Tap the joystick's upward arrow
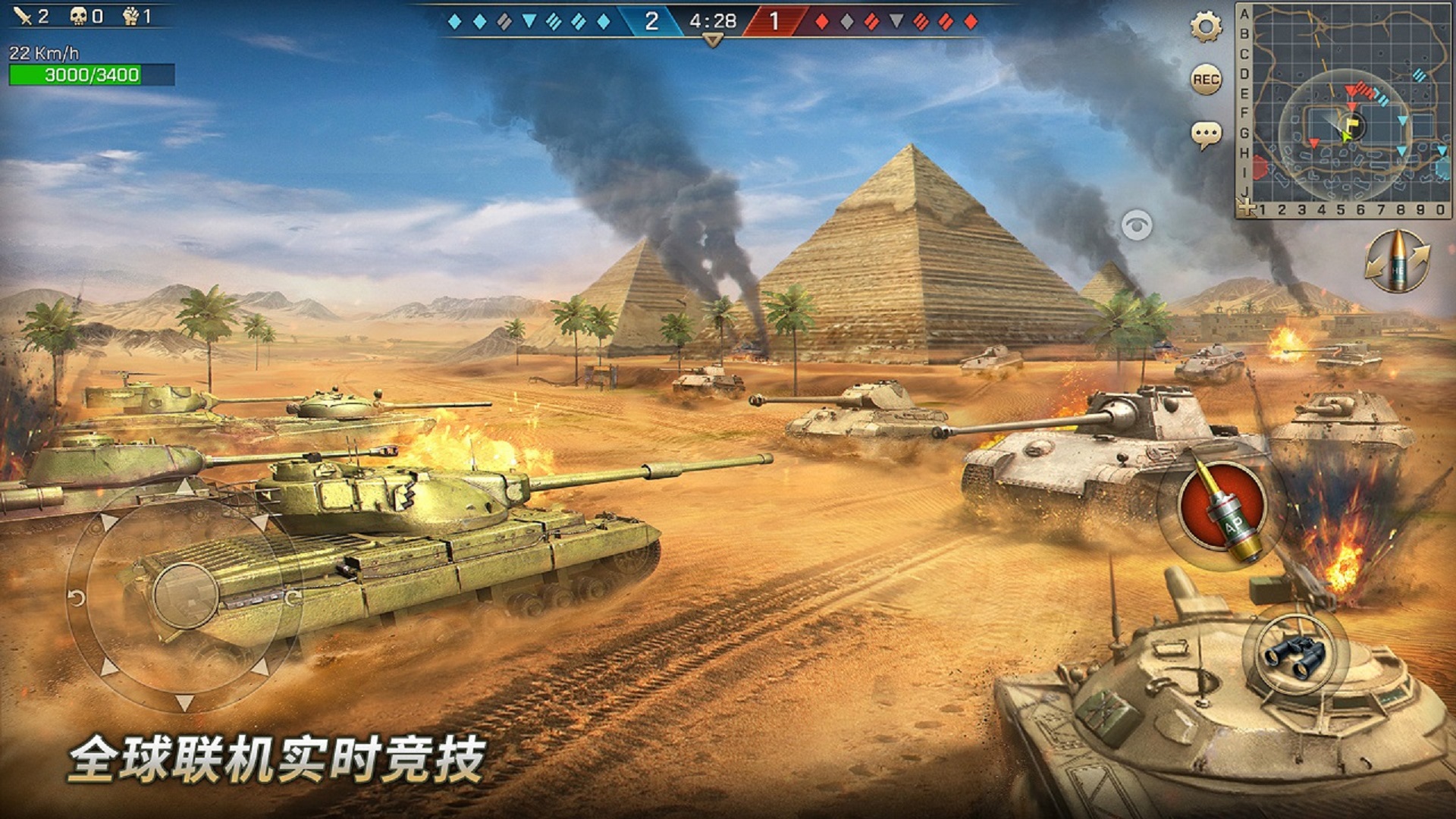Image resolution: width=1456 pixels, height=819 pixels. pos(184,486)
